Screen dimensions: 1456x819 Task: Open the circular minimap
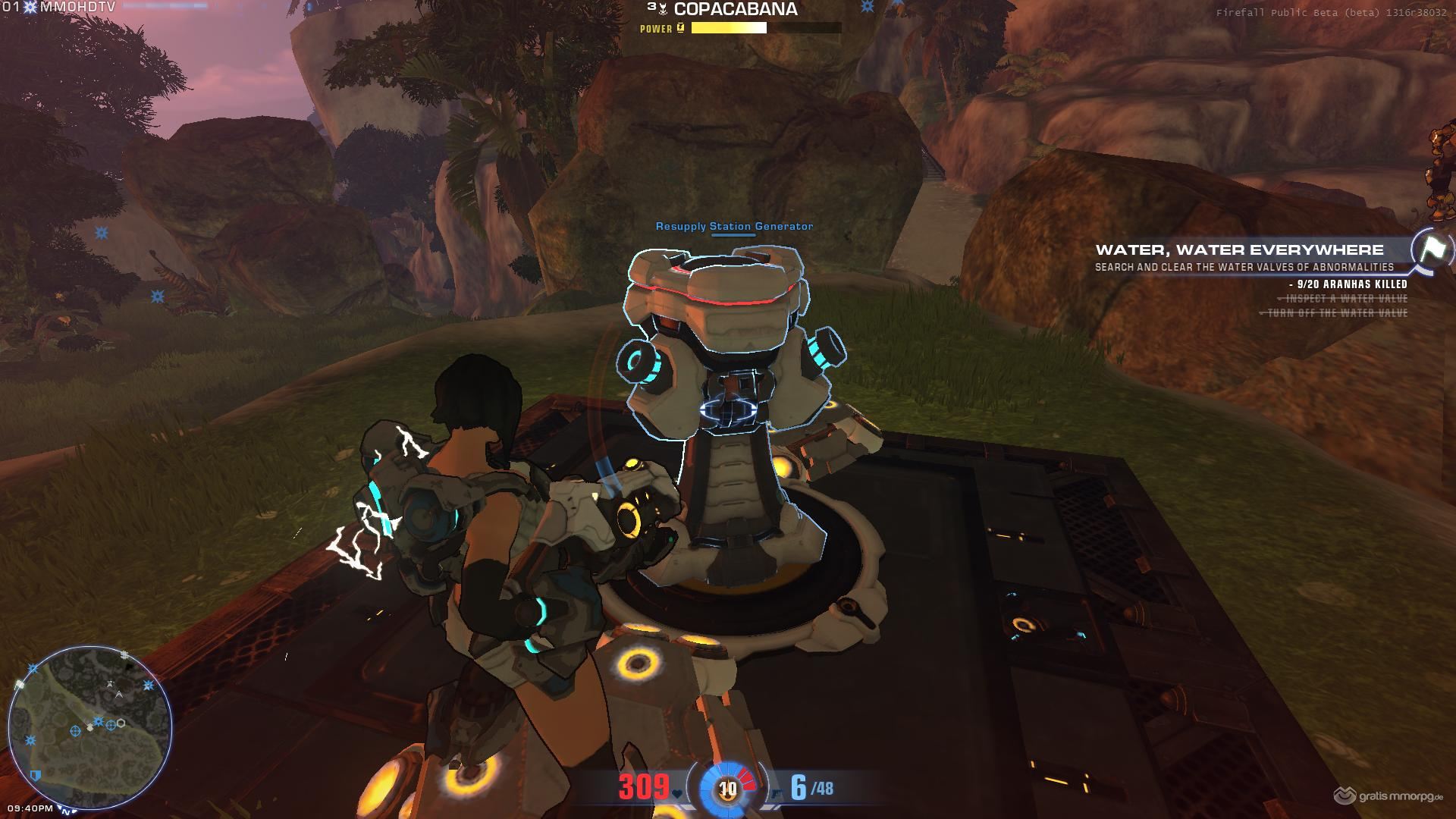89,726
